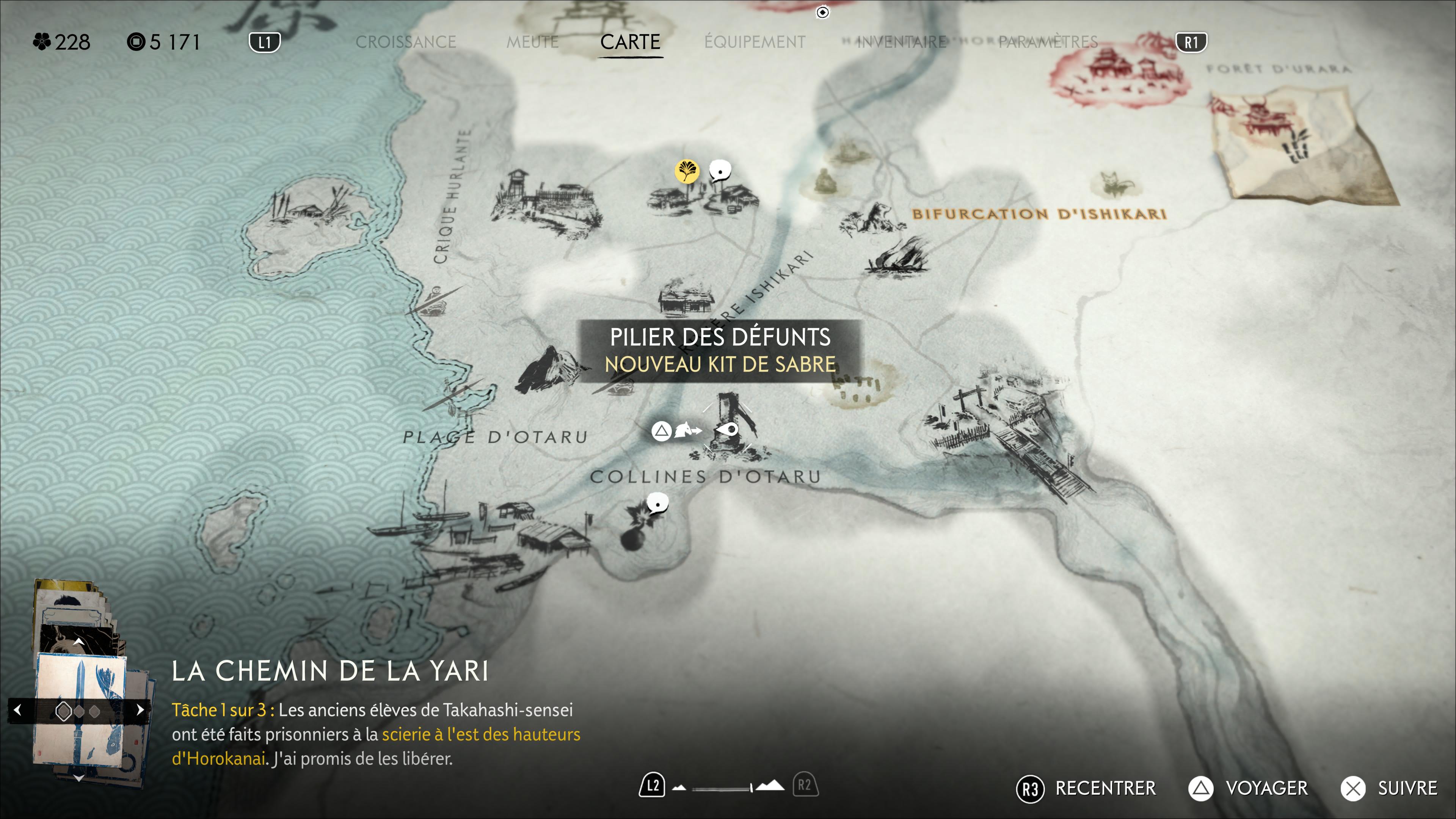This screenshot has width=1456, height=819.
Task: Show the Paramètres tab
Action: pos(1048,42)
